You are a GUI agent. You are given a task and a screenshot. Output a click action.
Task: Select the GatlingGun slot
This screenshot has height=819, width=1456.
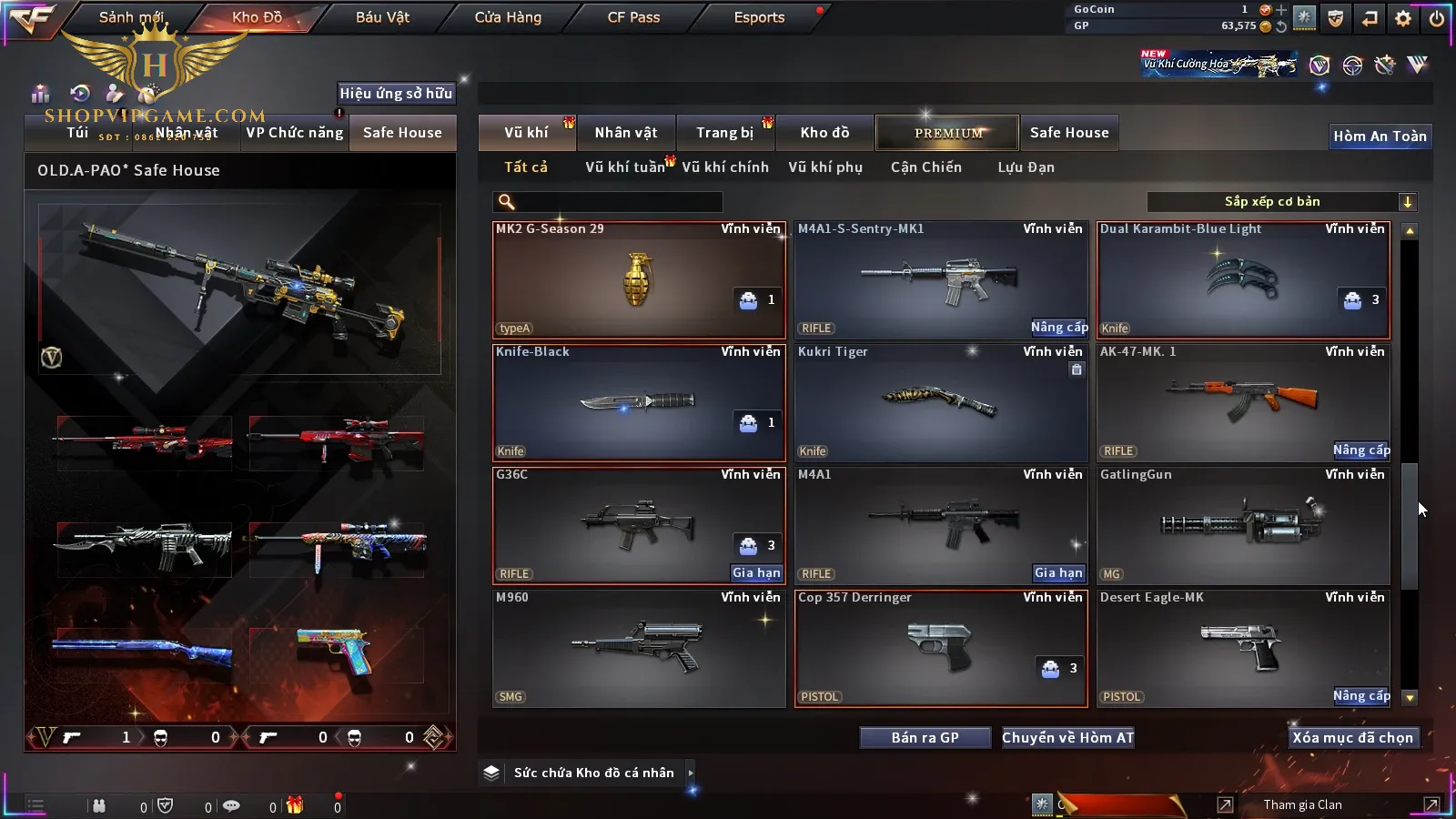[1243, 525]
